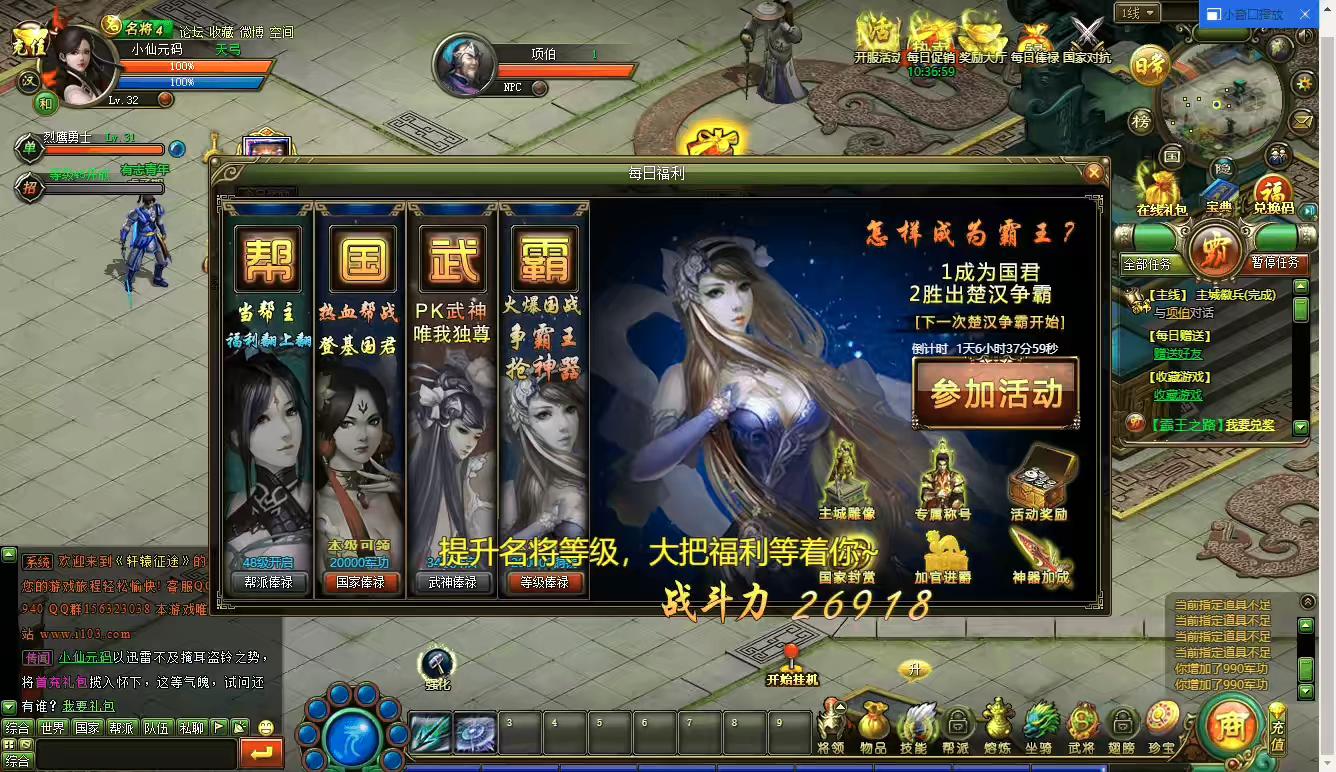
Task: Toggle 暂停任务 to pause quests
Action: (x=1275, y=263)
